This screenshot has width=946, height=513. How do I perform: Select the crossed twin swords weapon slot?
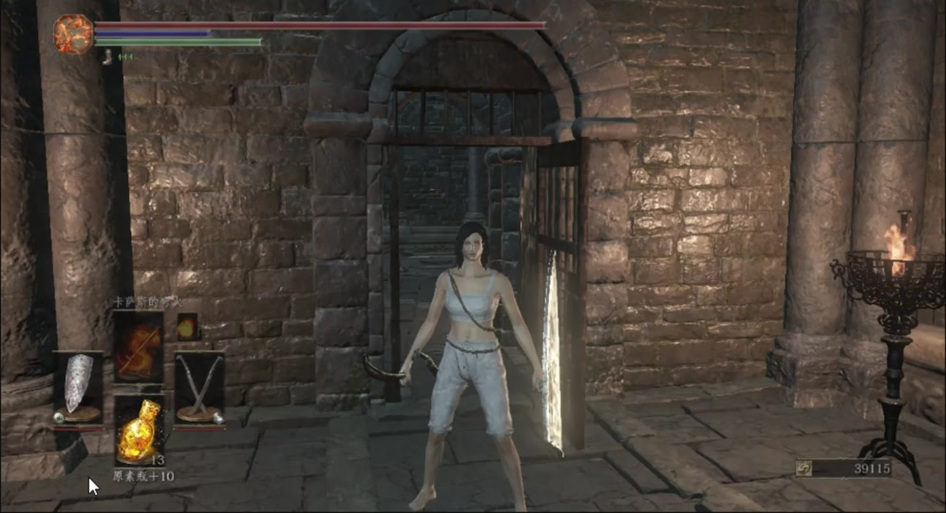[199, 387]
